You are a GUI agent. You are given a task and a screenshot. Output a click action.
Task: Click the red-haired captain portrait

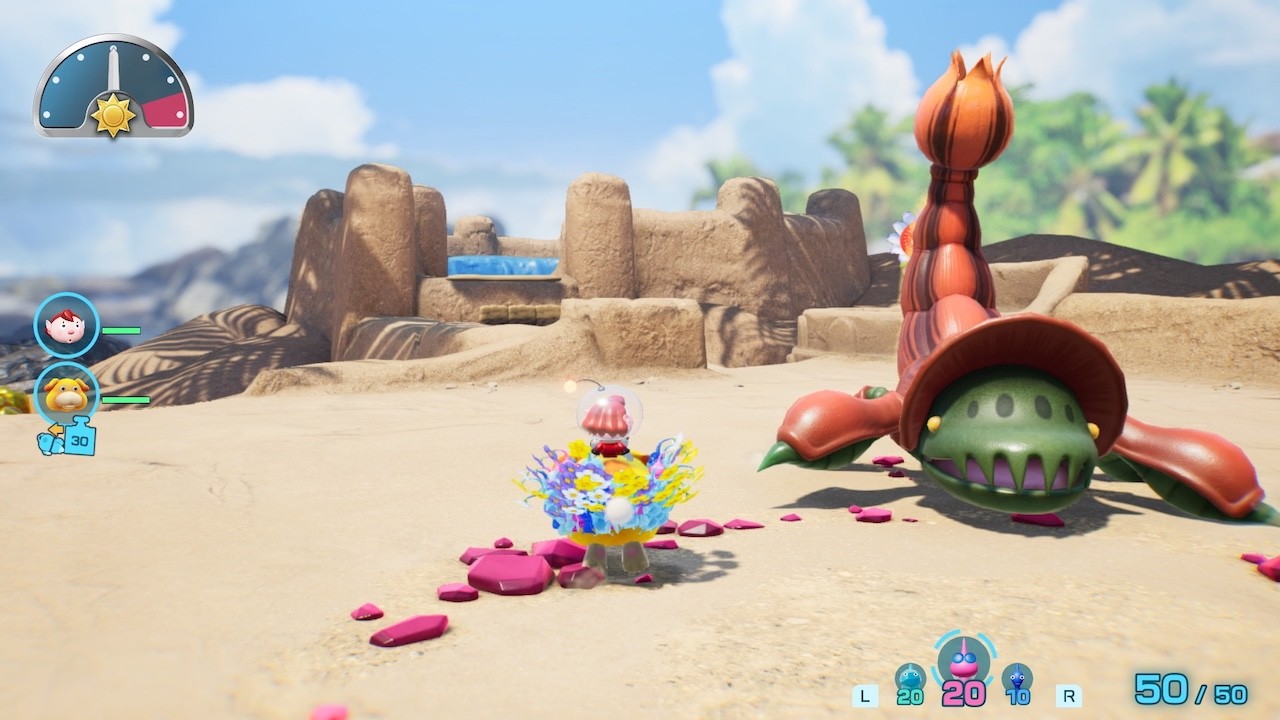tap(67, 326)
